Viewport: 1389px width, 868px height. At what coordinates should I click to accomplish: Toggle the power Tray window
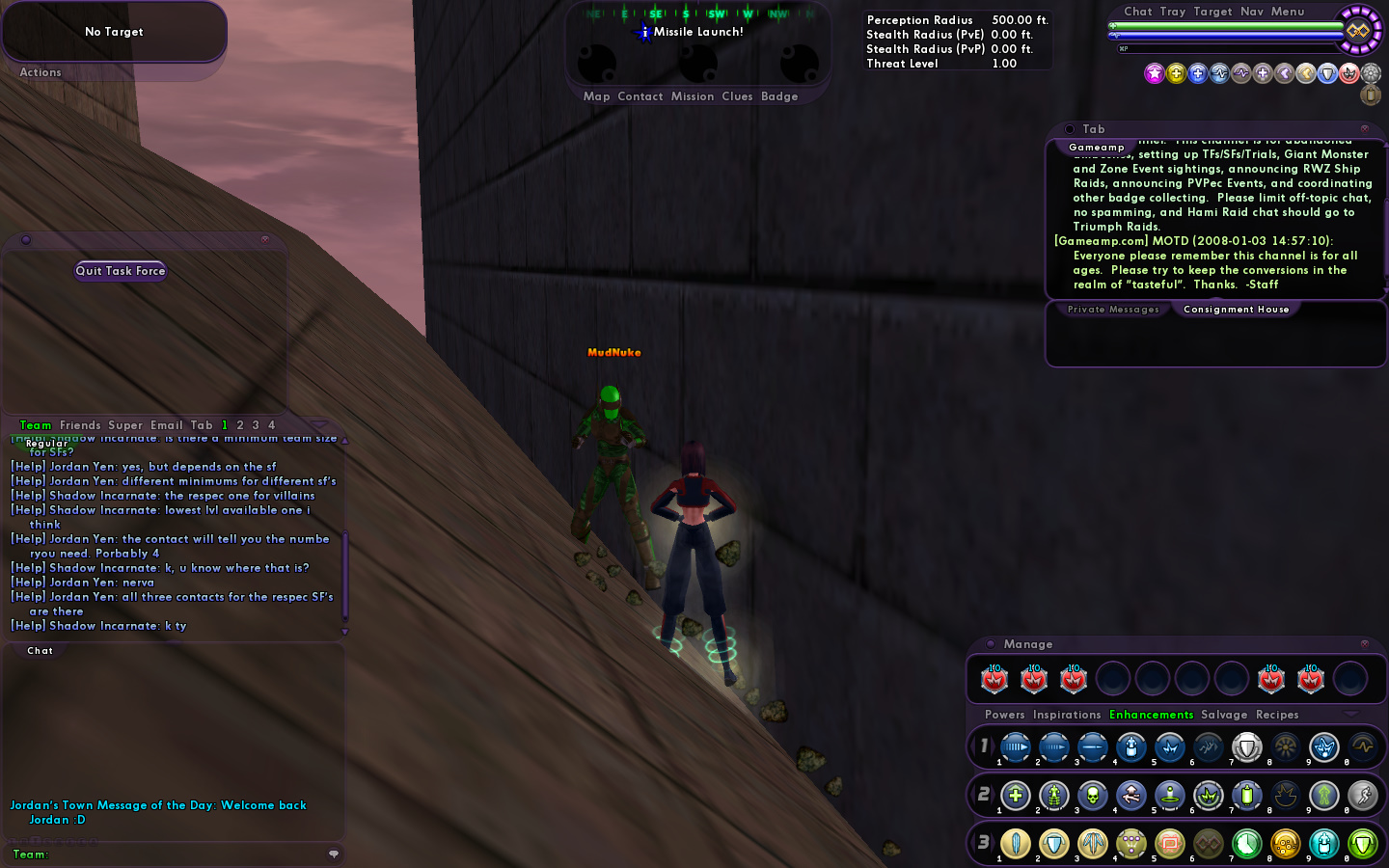tap(1173, 12)
